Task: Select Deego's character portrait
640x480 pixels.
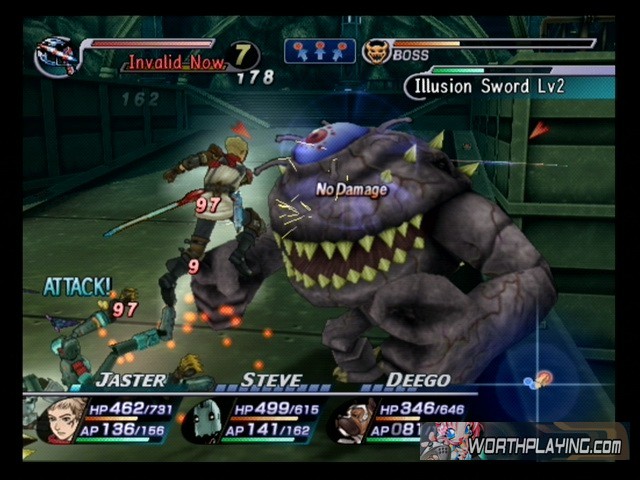Action: [x=350, y=420]
